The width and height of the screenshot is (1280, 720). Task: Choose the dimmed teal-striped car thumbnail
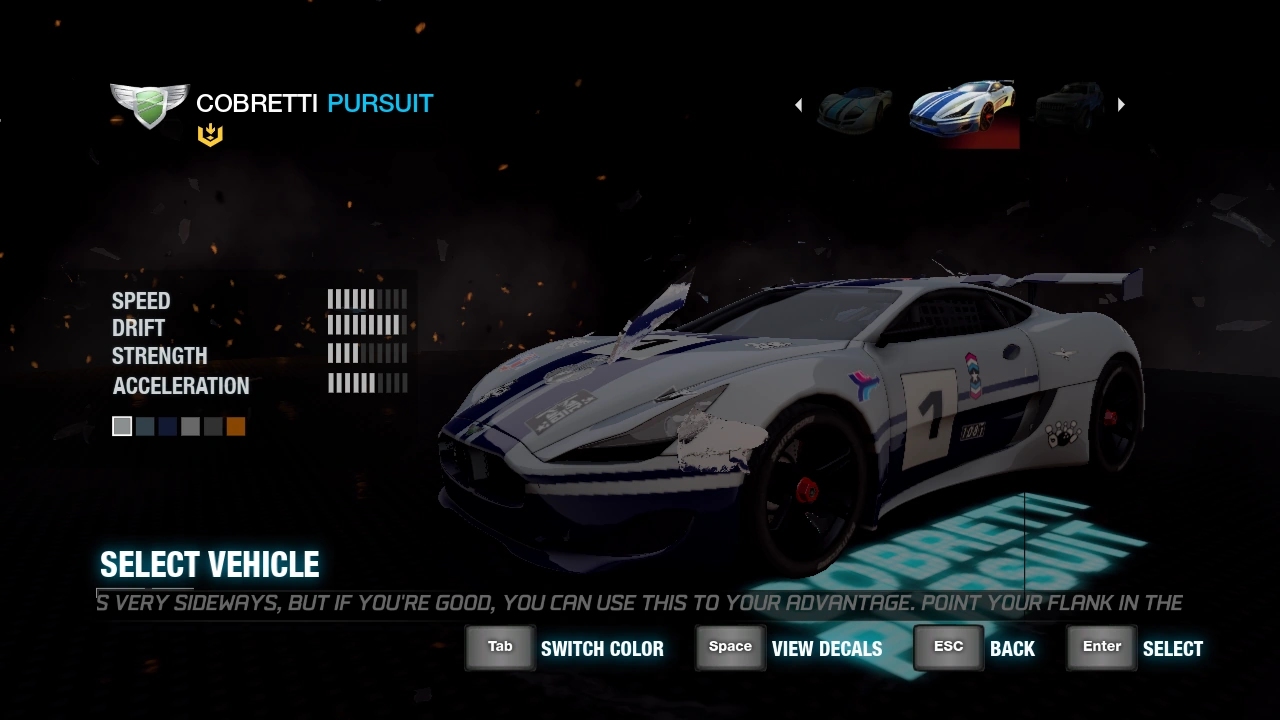(x=855, y=108)
